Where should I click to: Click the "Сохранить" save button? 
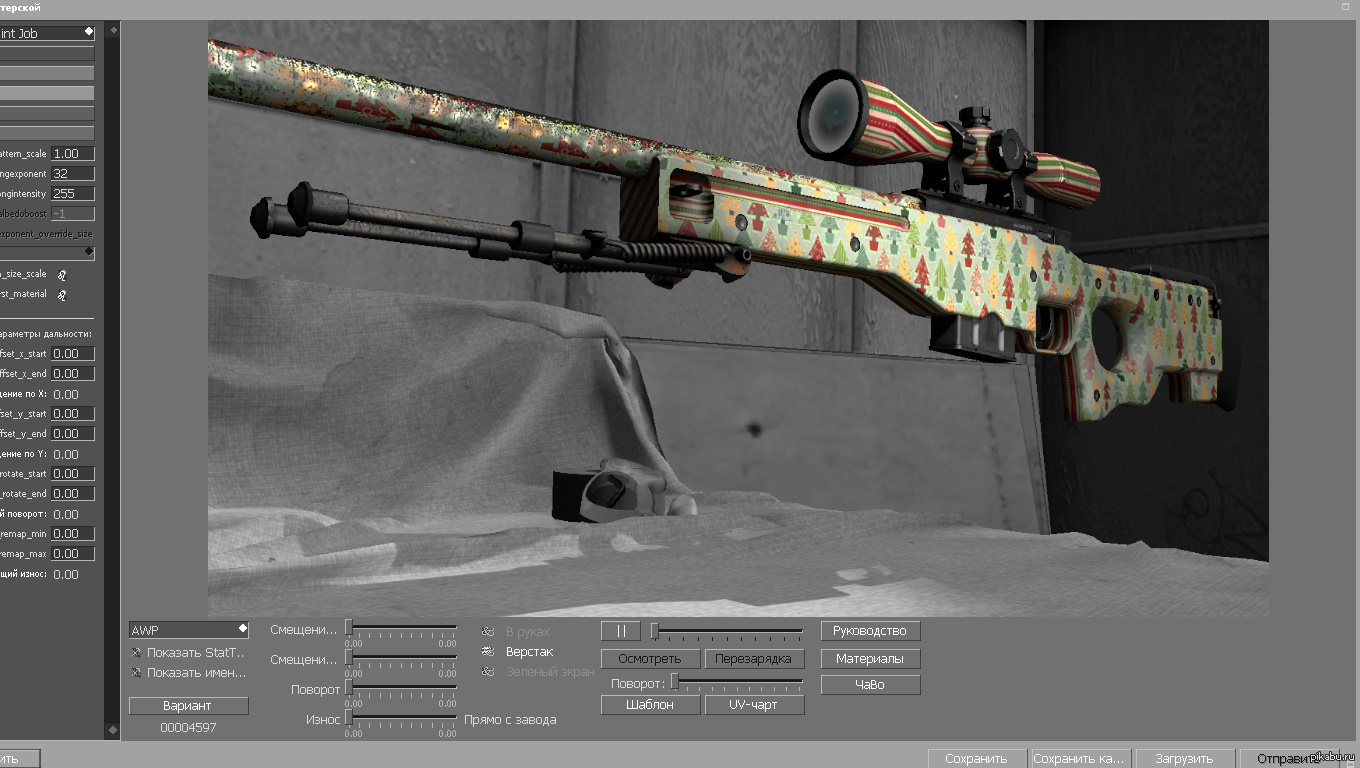pyautogui.click(x=976, y=759)
